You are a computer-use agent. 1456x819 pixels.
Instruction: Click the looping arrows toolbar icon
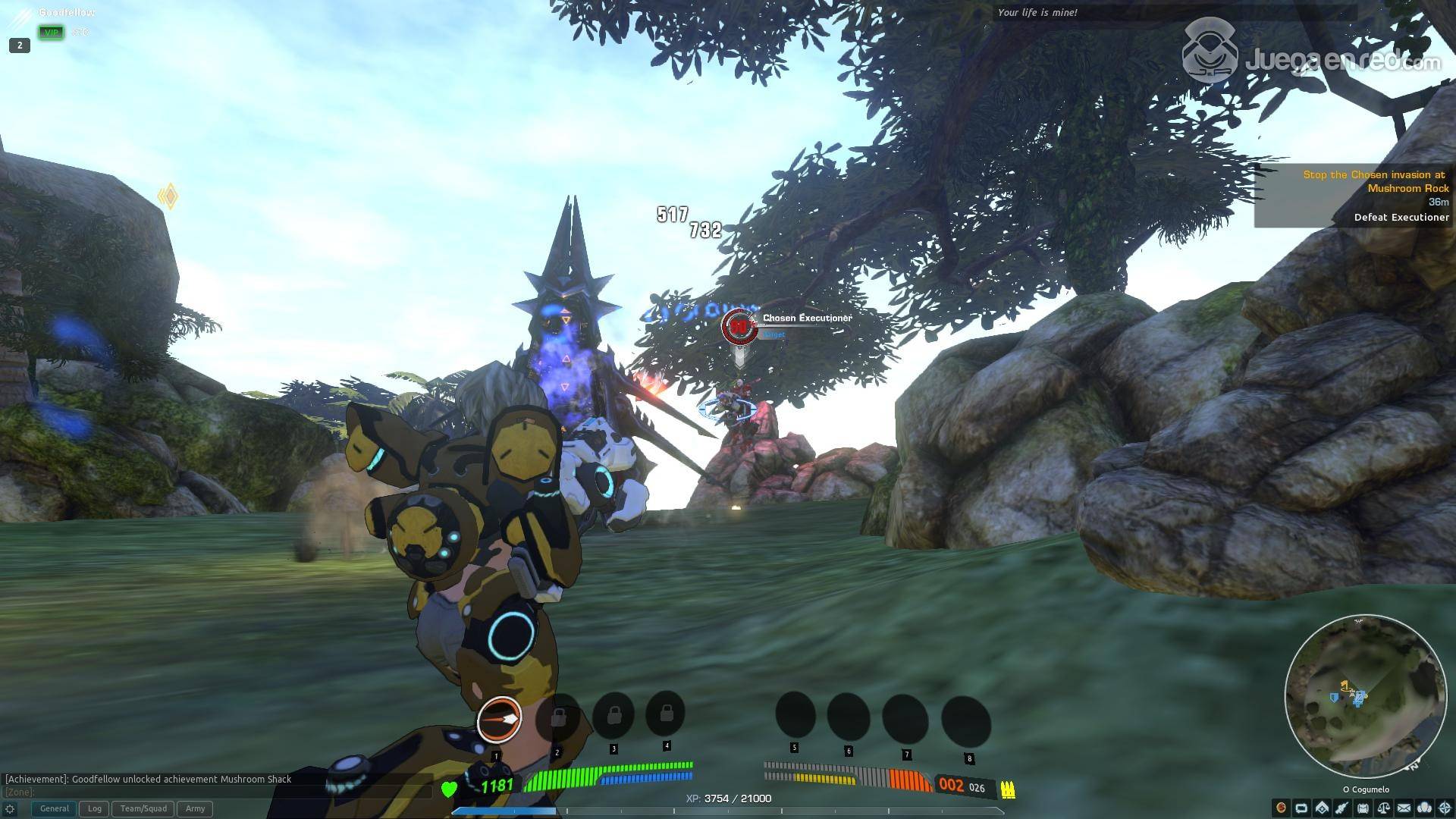(x=1301, y=808)
